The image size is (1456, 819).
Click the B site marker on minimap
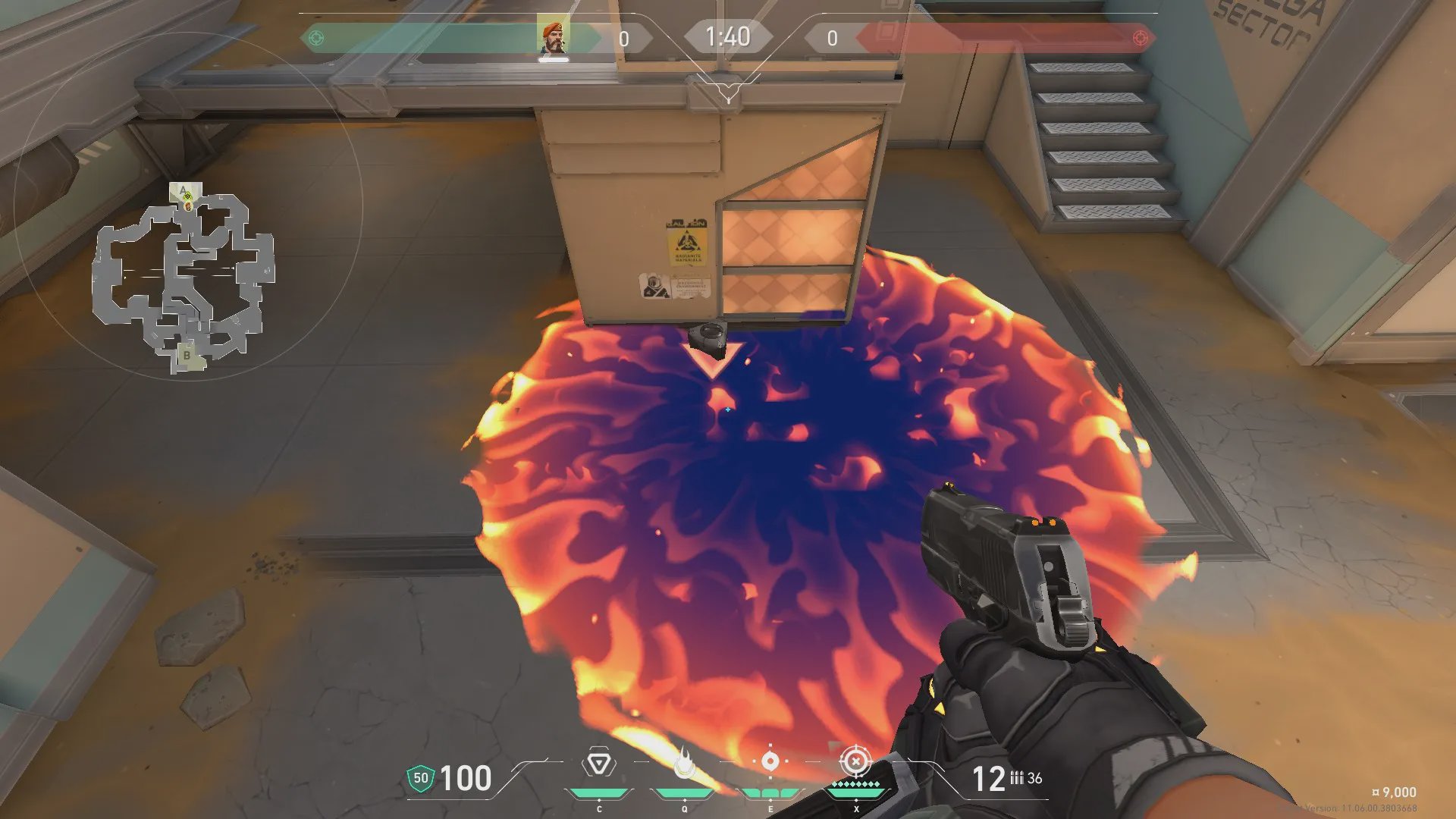tap(187, 355)
